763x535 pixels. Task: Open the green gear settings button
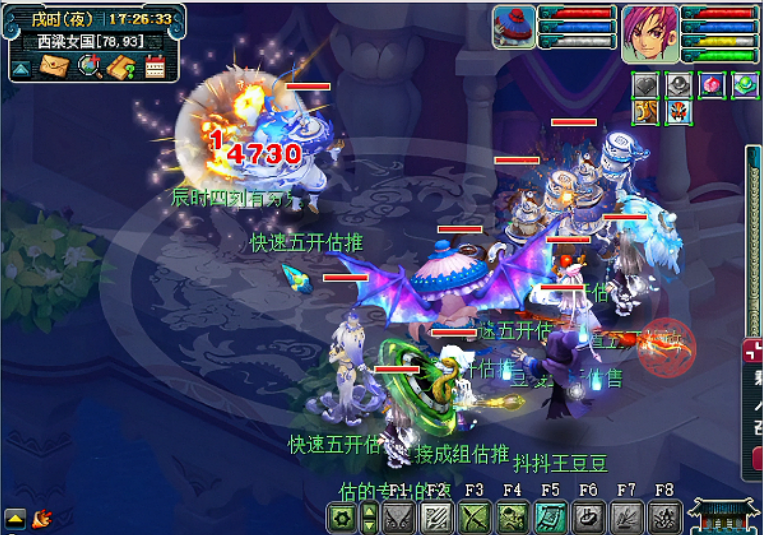click(343, 517)
